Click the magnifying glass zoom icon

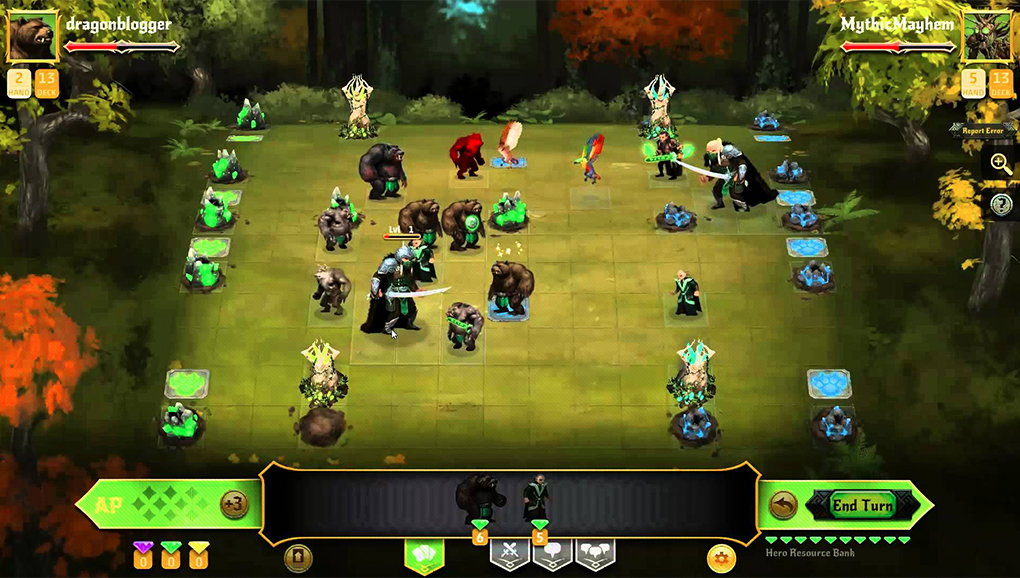[1001, 165]
